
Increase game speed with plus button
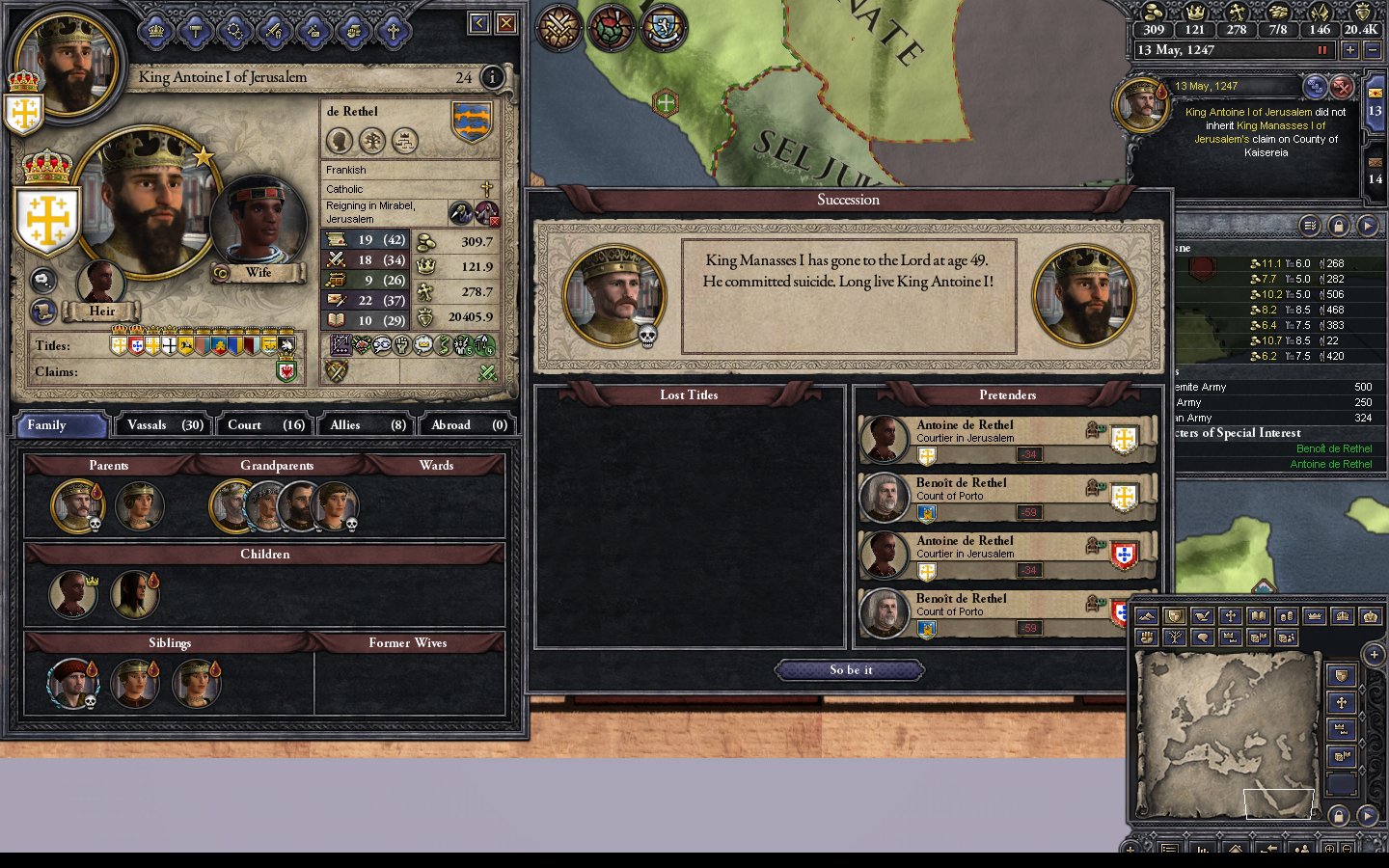tap(1349, 50)
